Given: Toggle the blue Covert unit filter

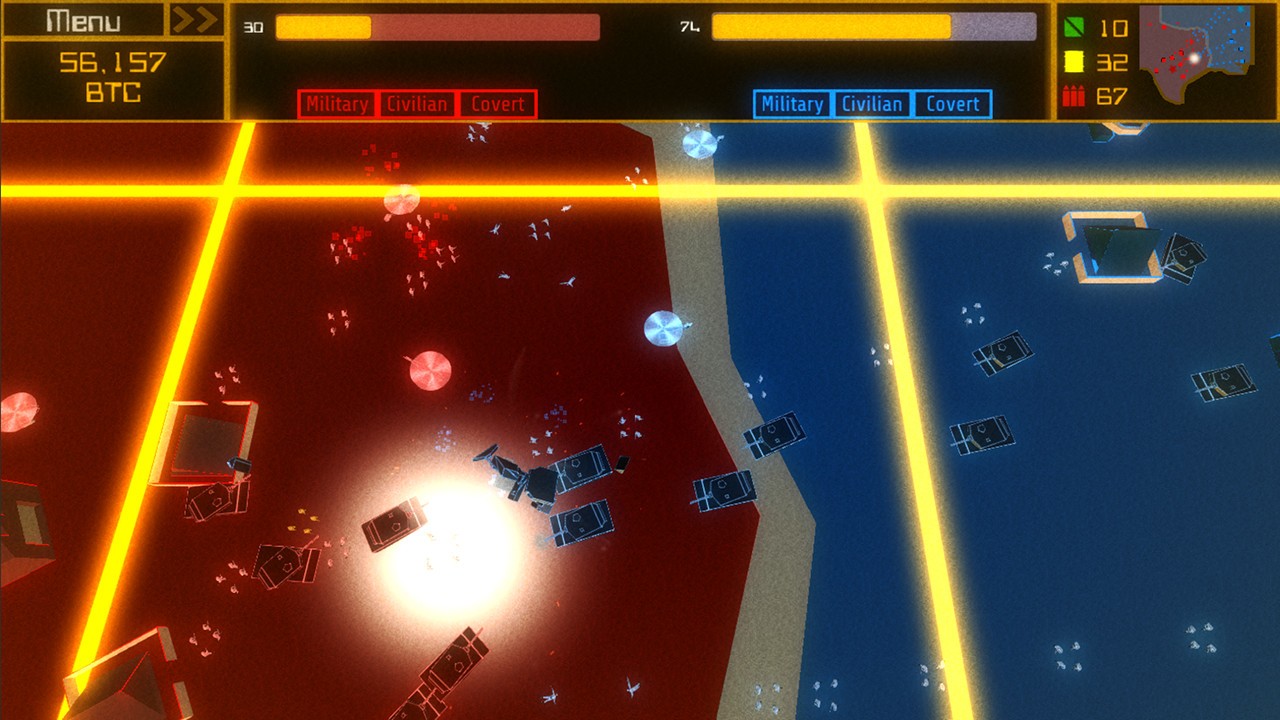Looking at the screenshot, I should (955, 103).
